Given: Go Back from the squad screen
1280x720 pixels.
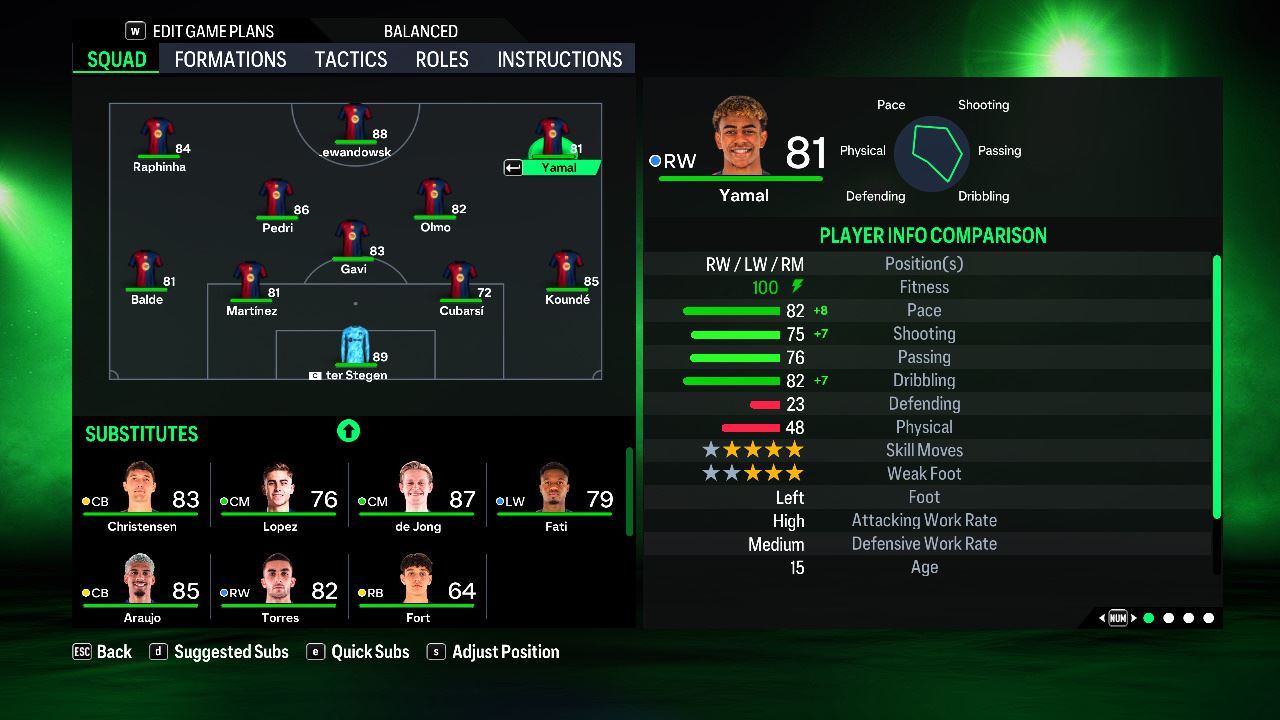Looking at the screenshot, I should [103, 652].
